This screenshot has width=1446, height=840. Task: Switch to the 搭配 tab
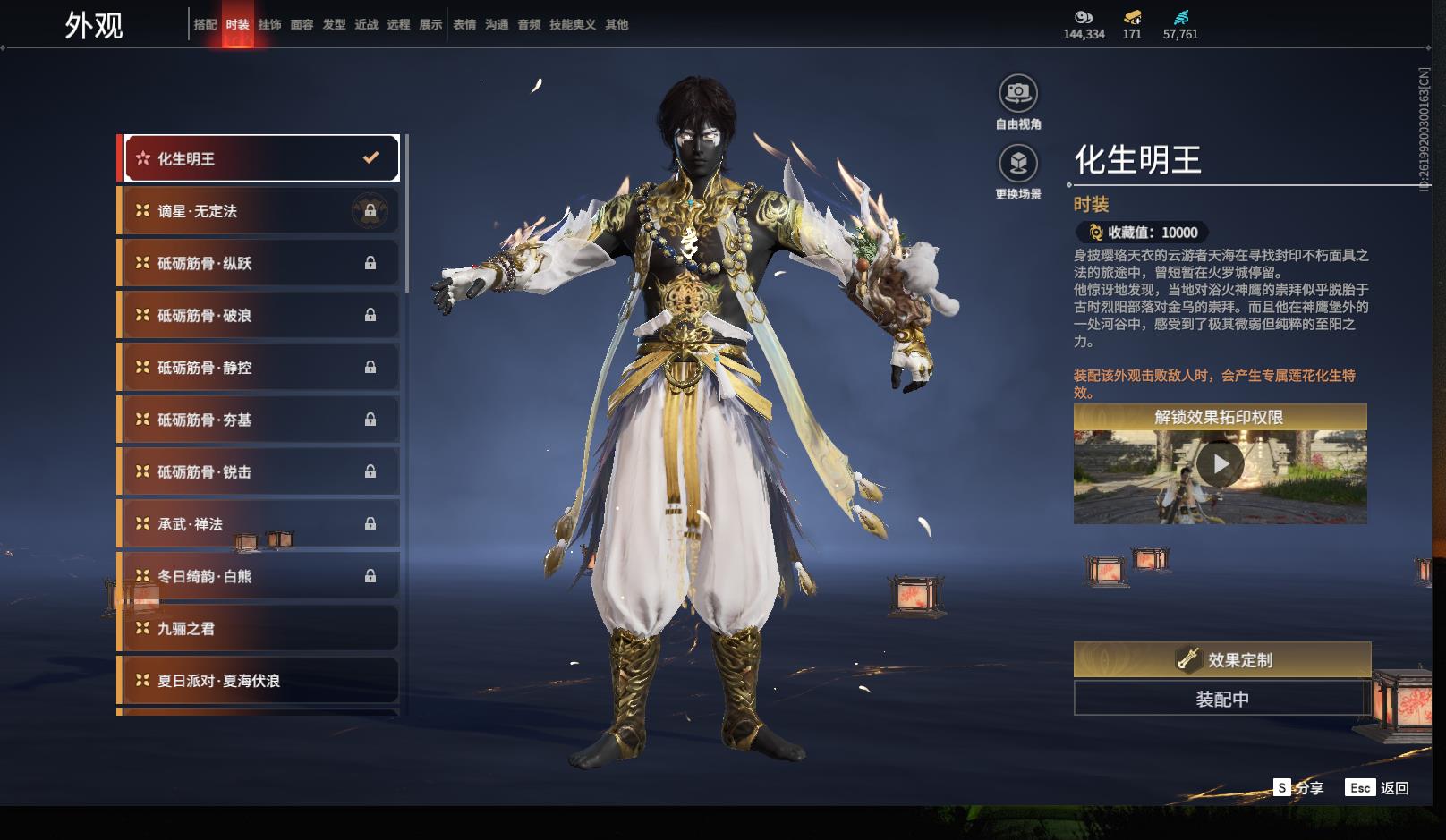click(205, 25)
